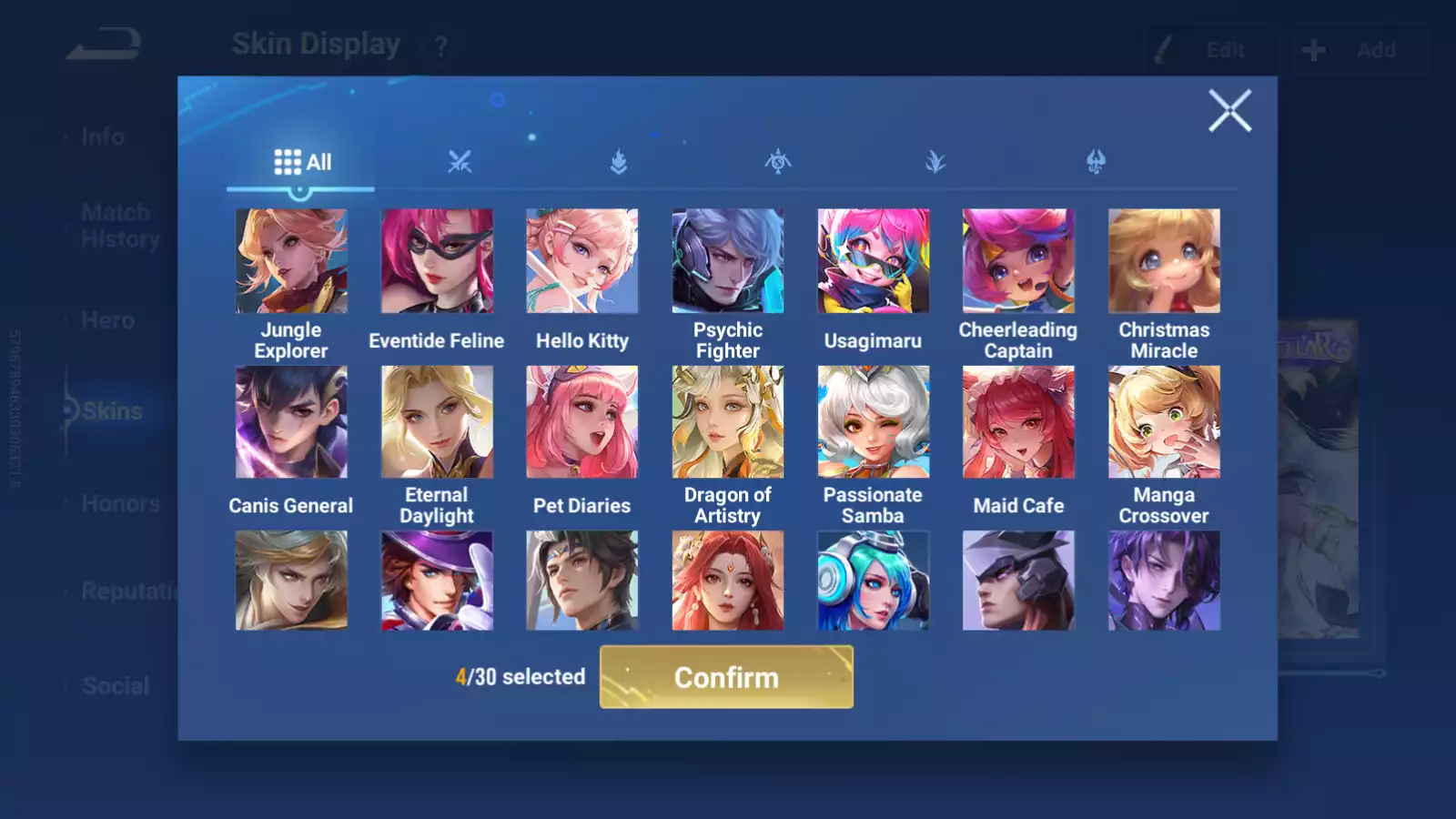Select the Pet Diaries skin
This screenshot has height=819, width=1456.
pos(582,422)
